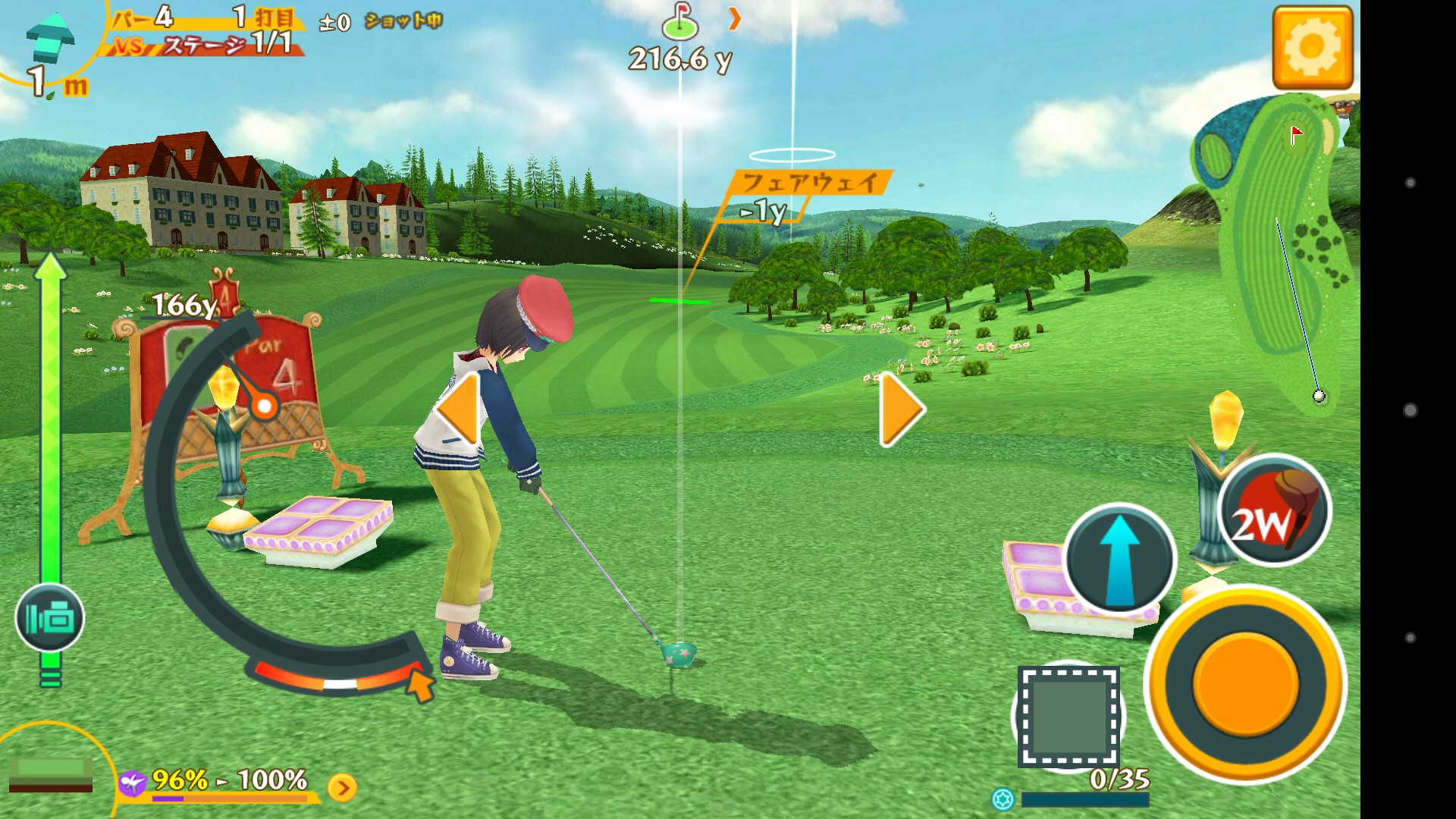Open the course minimap
Viewport: 1456px width, 819px height.
pos(1274,250)
